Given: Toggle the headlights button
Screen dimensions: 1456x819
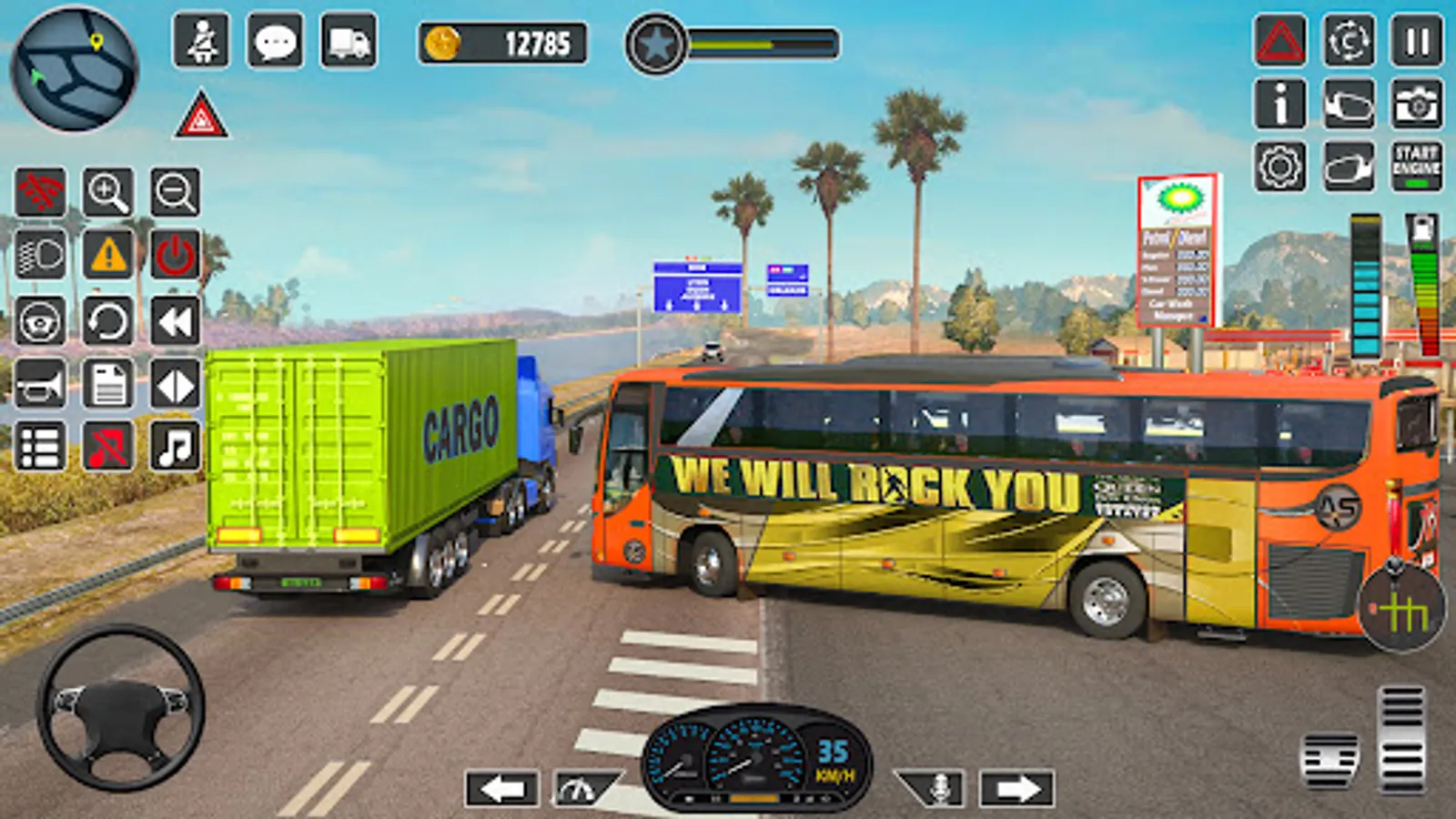Looking at the screenshot, I should 40,255.
